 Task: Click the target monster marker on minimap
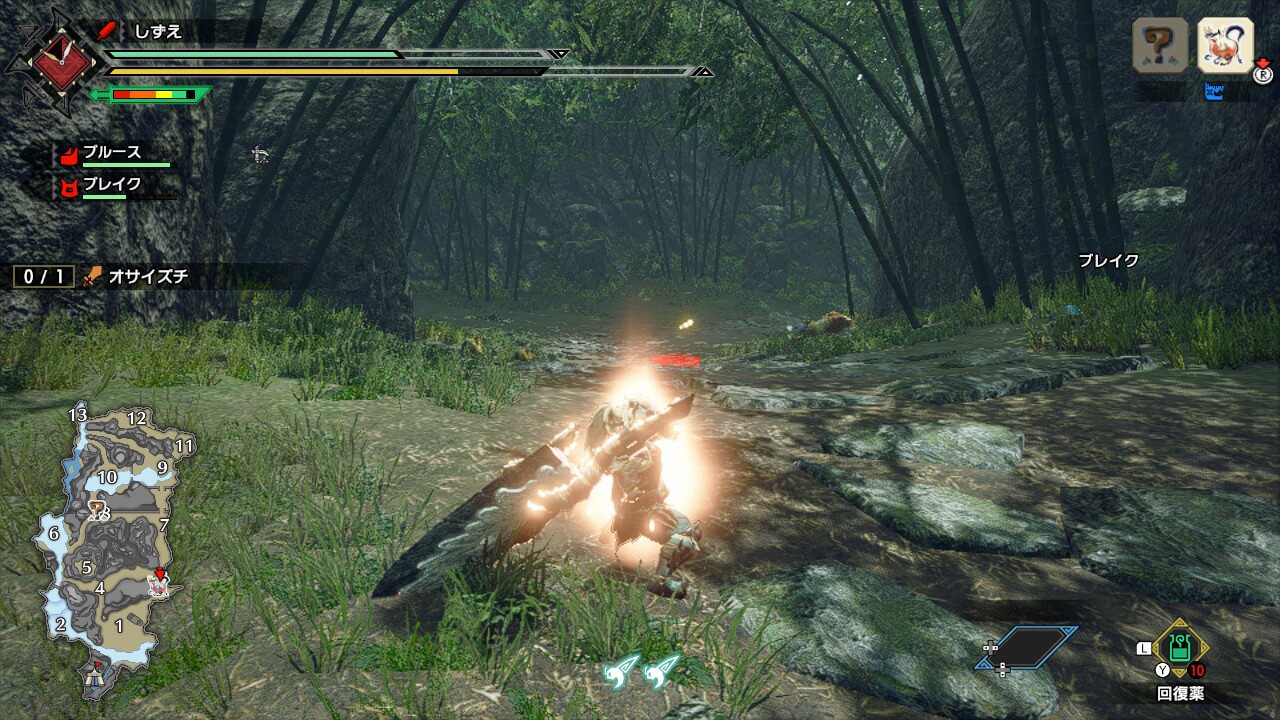(159, 582)
